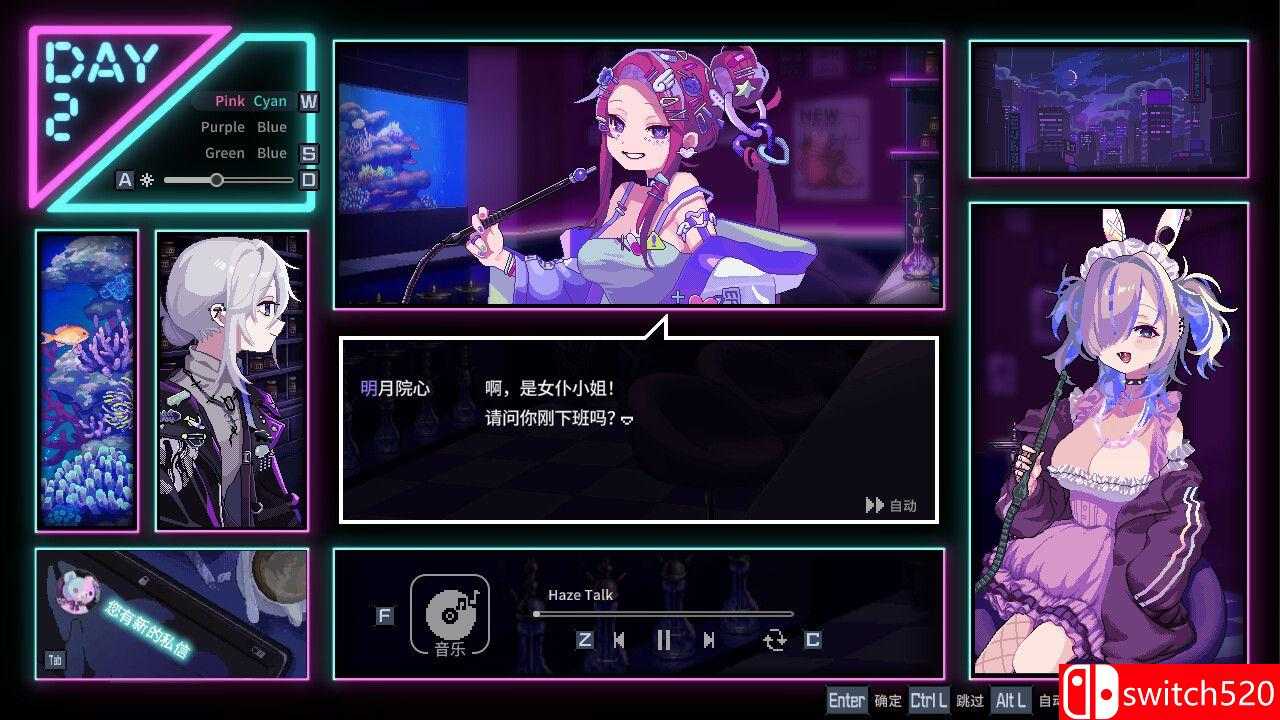Viewport: 1280px width, 720px height.
Task: Toggle the repeat/loop playback icon
Action: 776,641
